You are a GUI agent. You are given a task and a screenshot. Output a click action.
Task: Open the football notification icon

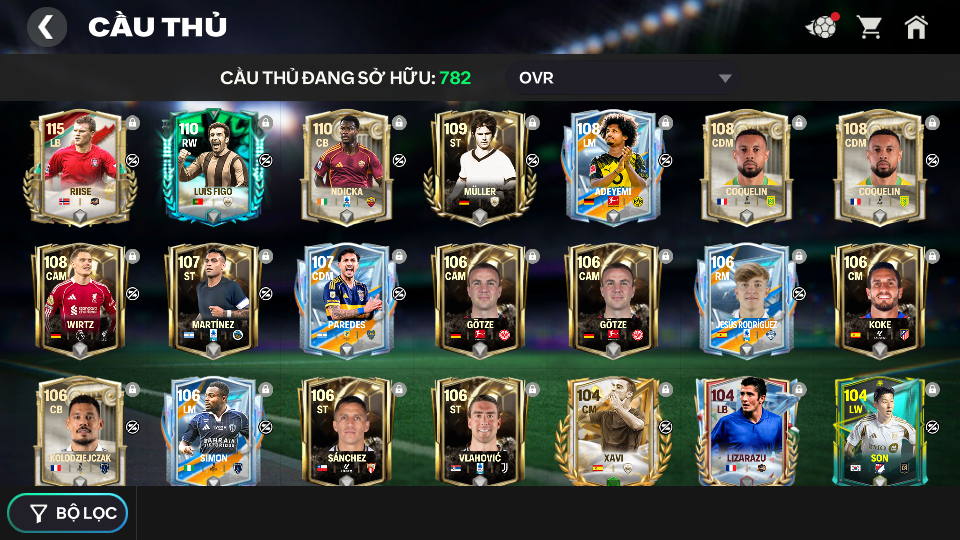(821, 27)
